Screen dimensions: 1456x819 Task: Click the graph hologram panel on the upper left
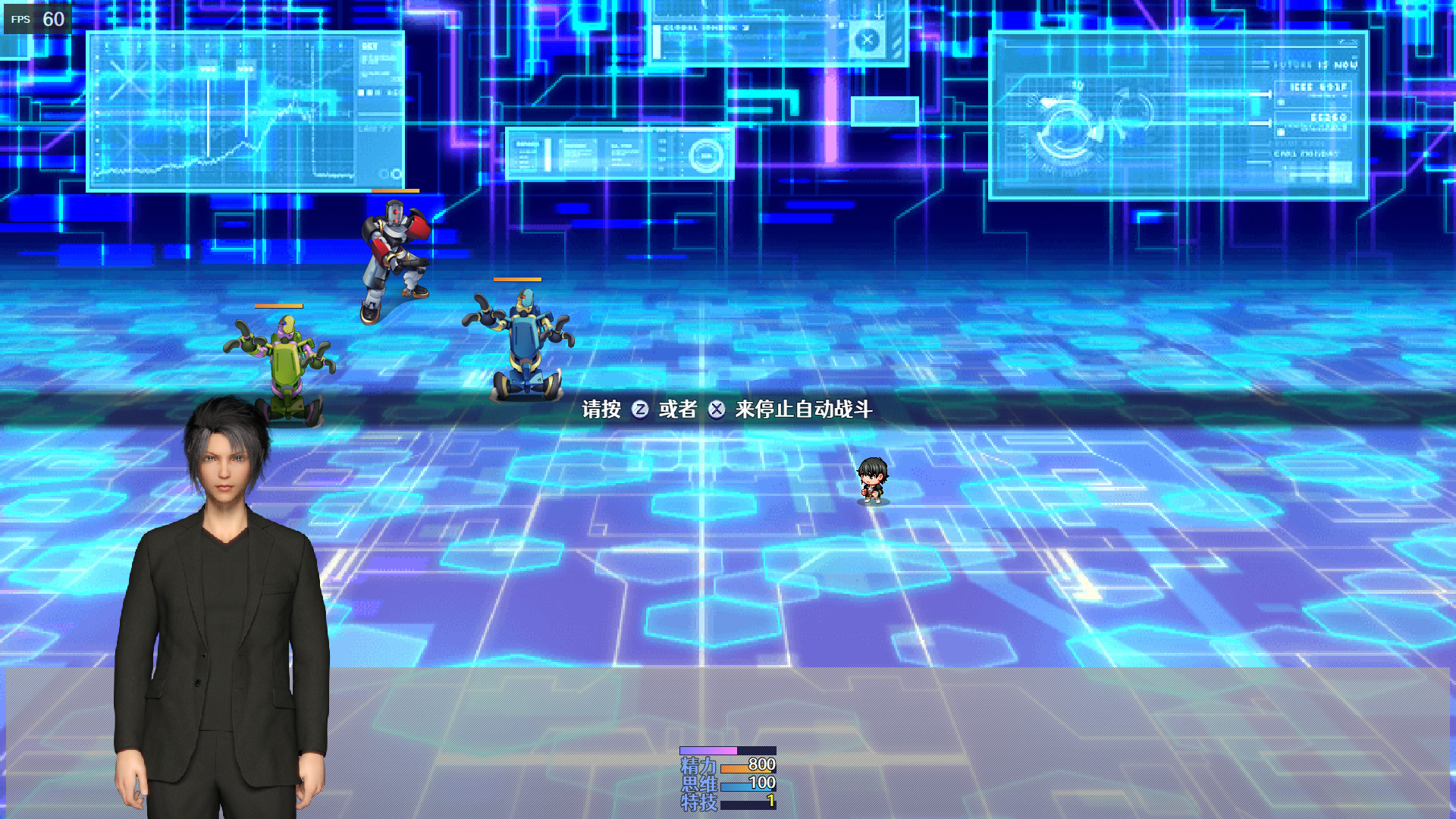(243, 110)
